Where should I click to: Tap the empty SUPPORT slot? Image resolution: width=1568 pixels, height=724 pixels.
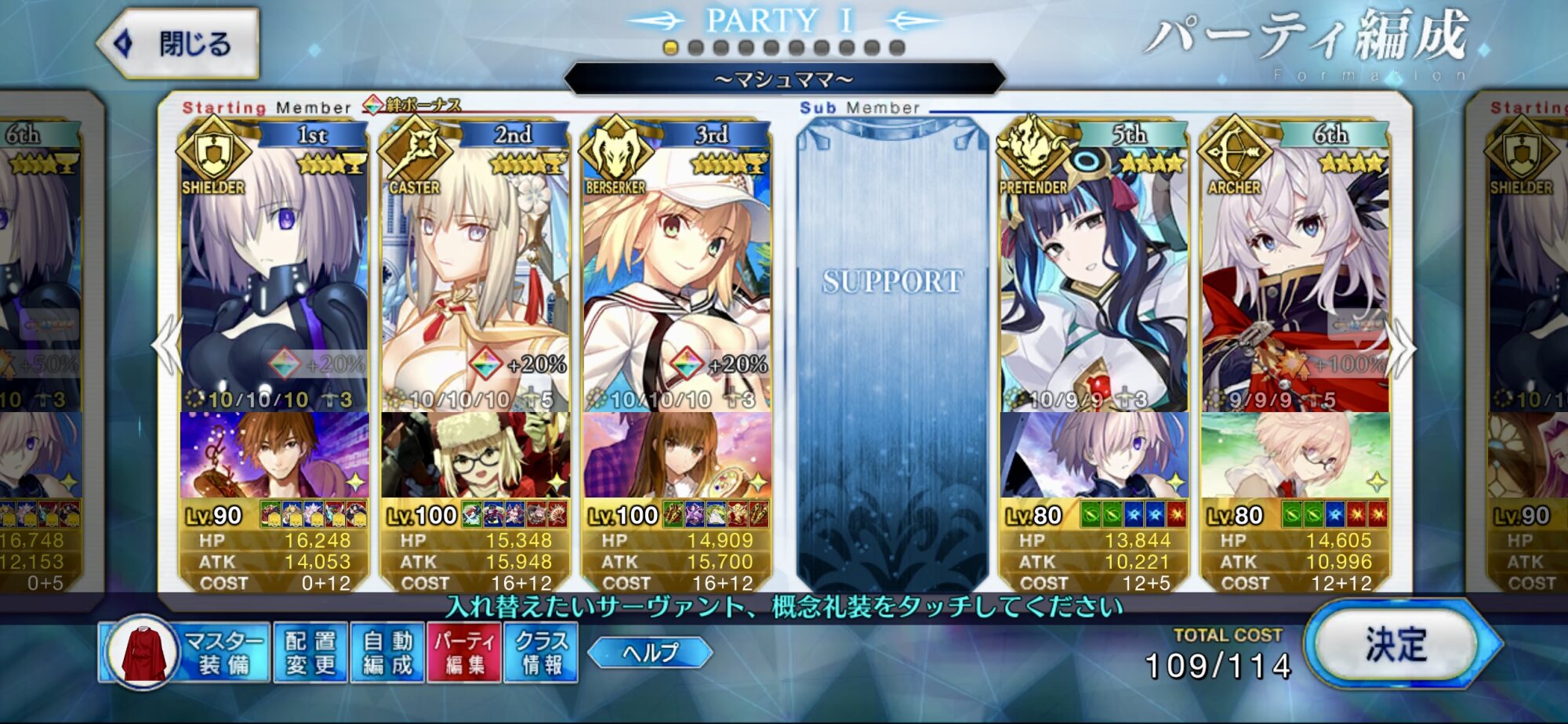[x=892, y=353]
